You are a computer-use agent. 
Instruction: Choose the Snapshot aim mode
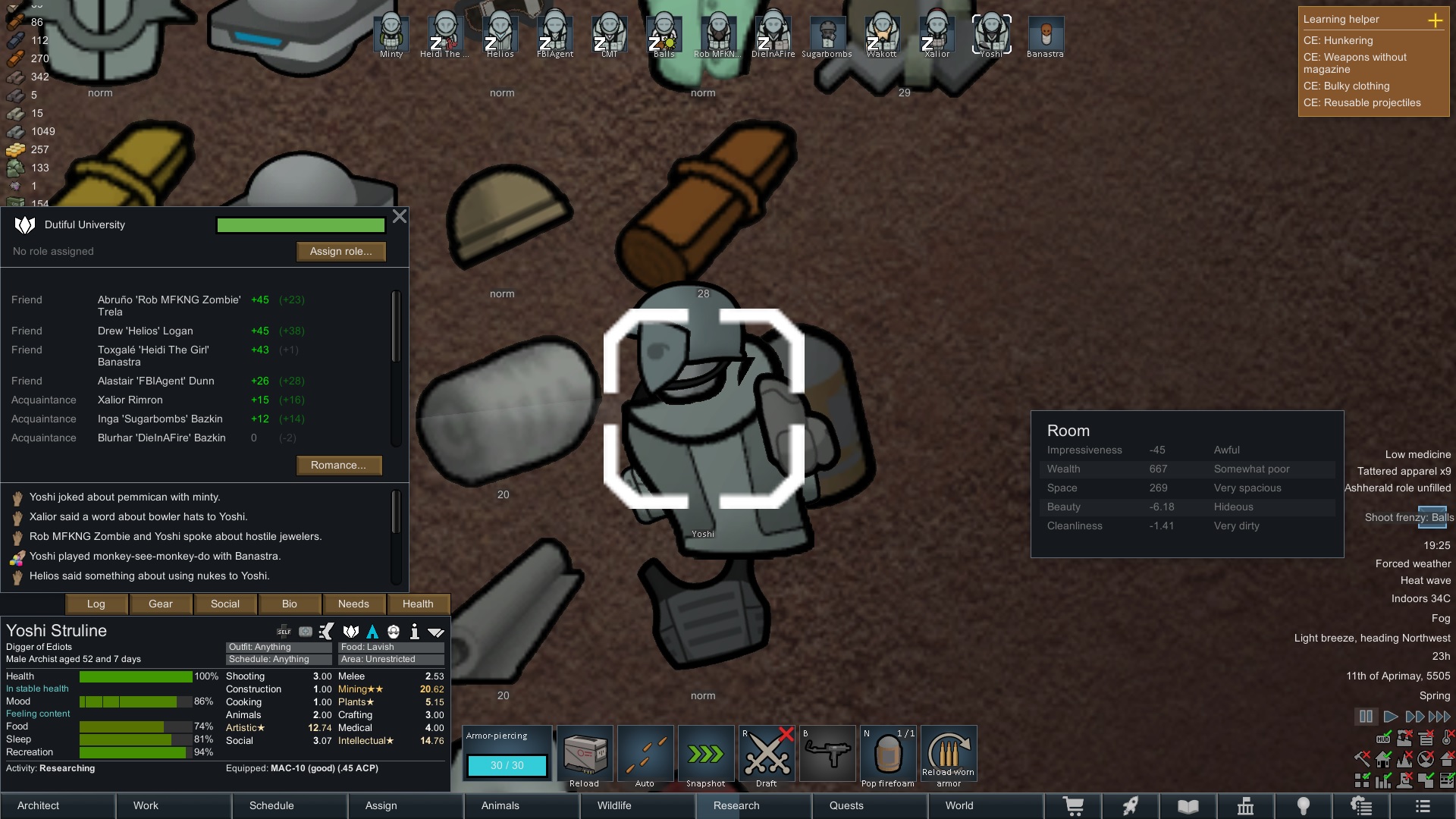coord(706,755)
